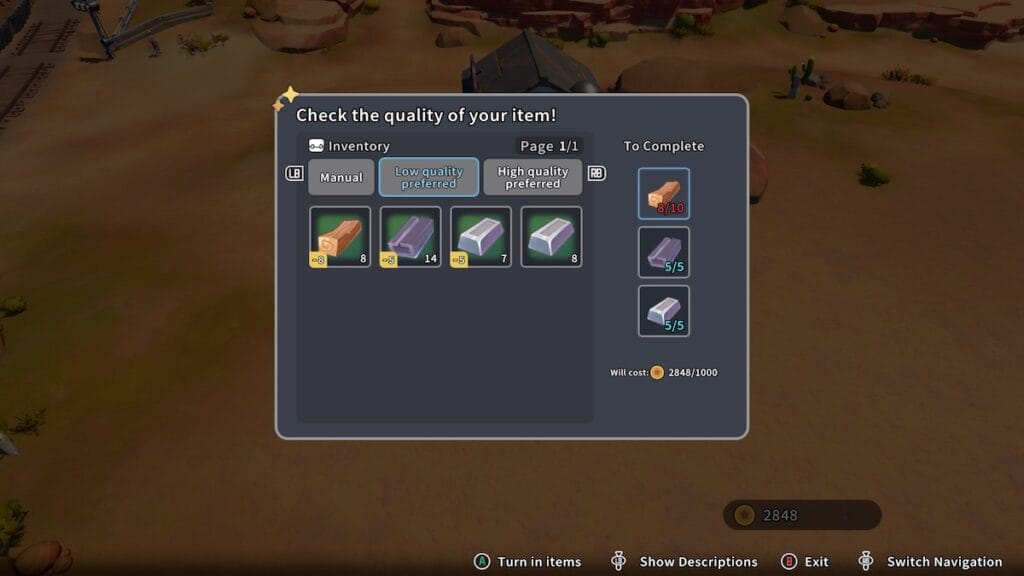
Task: Select the wooden log inventory slot
Action: [340, 237]
